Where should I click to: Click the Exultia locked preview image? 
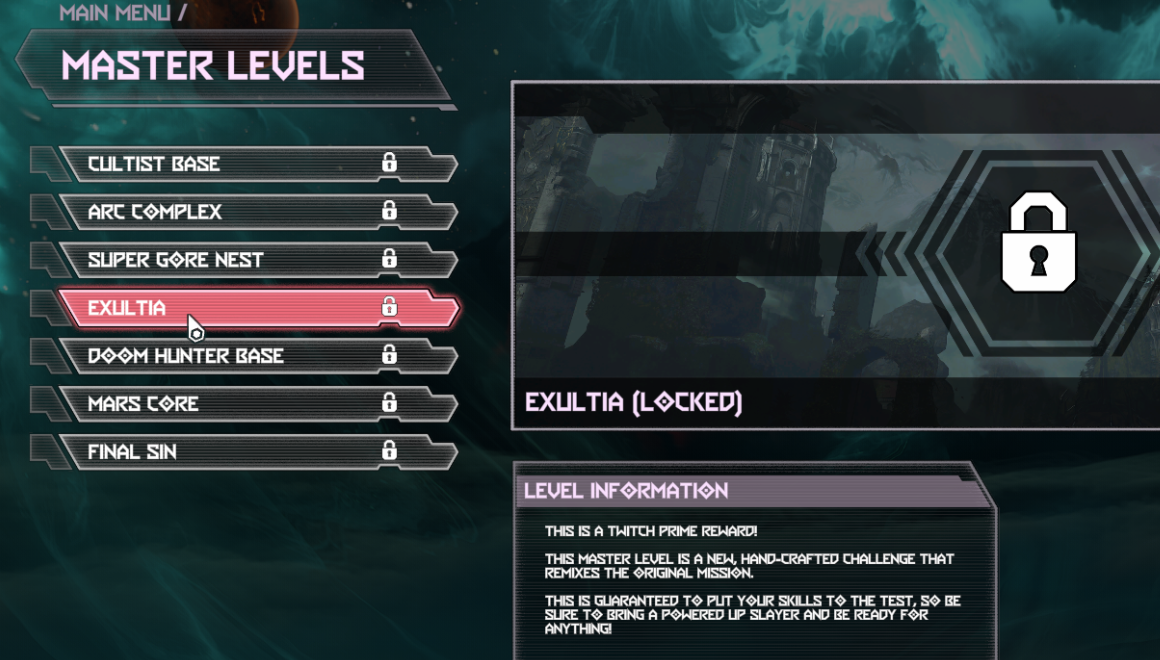click(835, 255)
